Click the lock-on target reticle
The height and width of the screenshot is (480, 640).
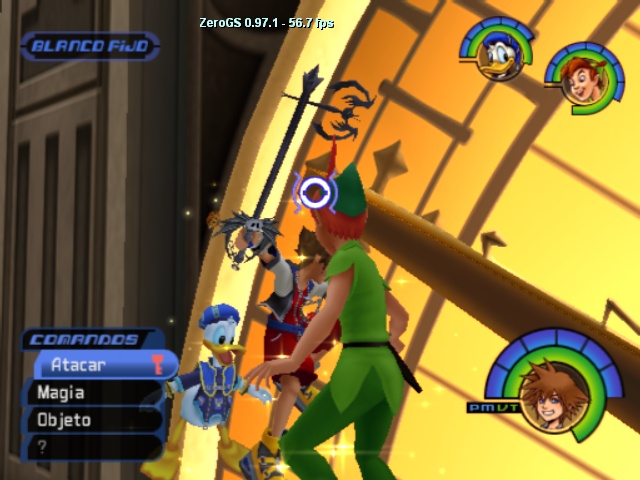(x=314, y=191)
